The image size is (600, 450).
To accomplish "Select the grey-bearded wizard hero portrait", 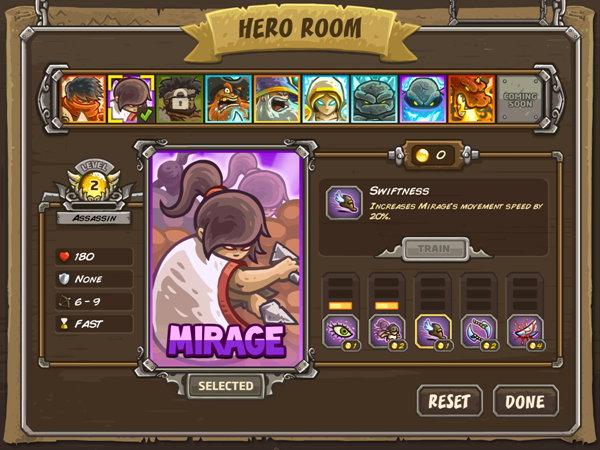I will click(x=277, y=99).
